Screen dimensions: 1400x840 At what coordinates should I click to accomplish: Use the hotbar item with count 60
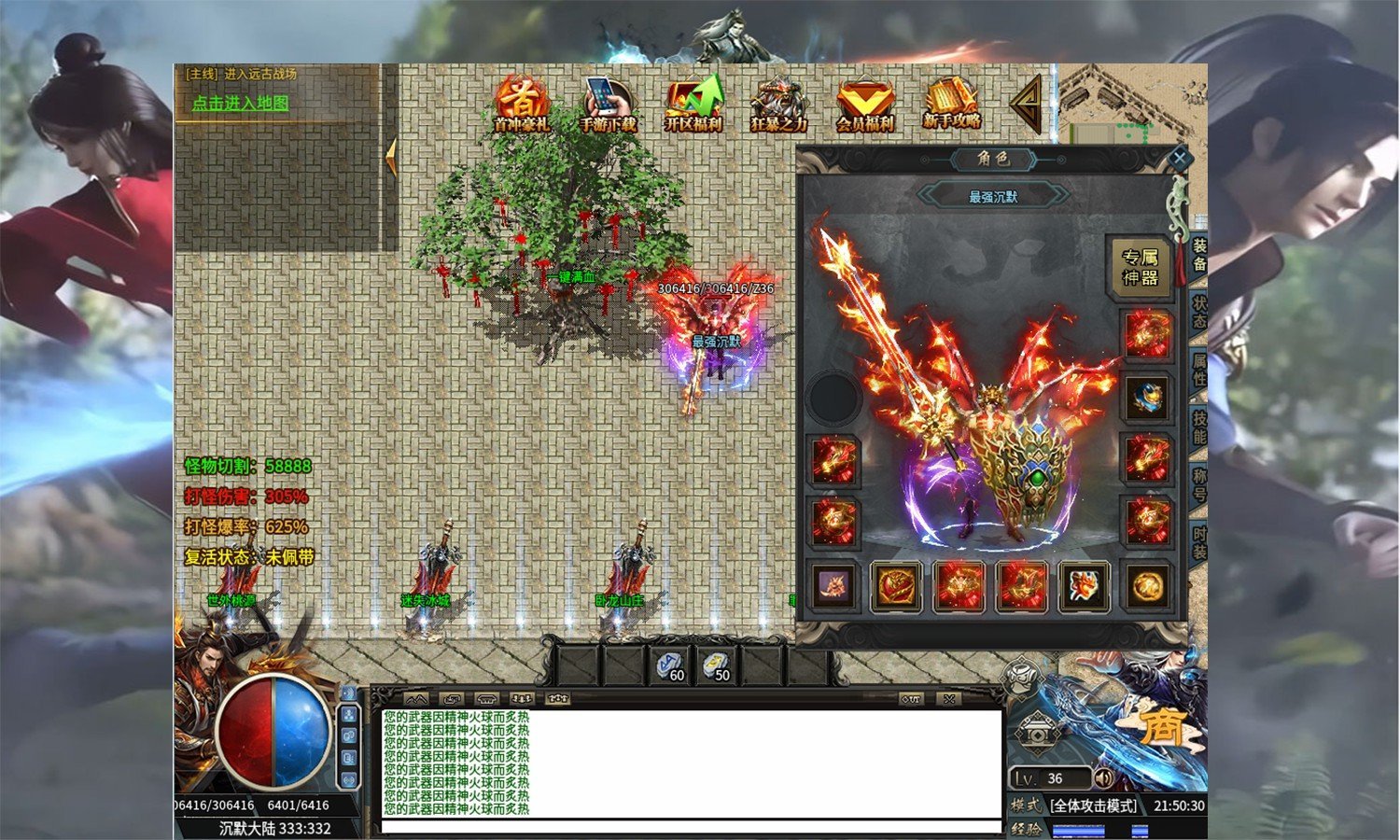[668, 665]
